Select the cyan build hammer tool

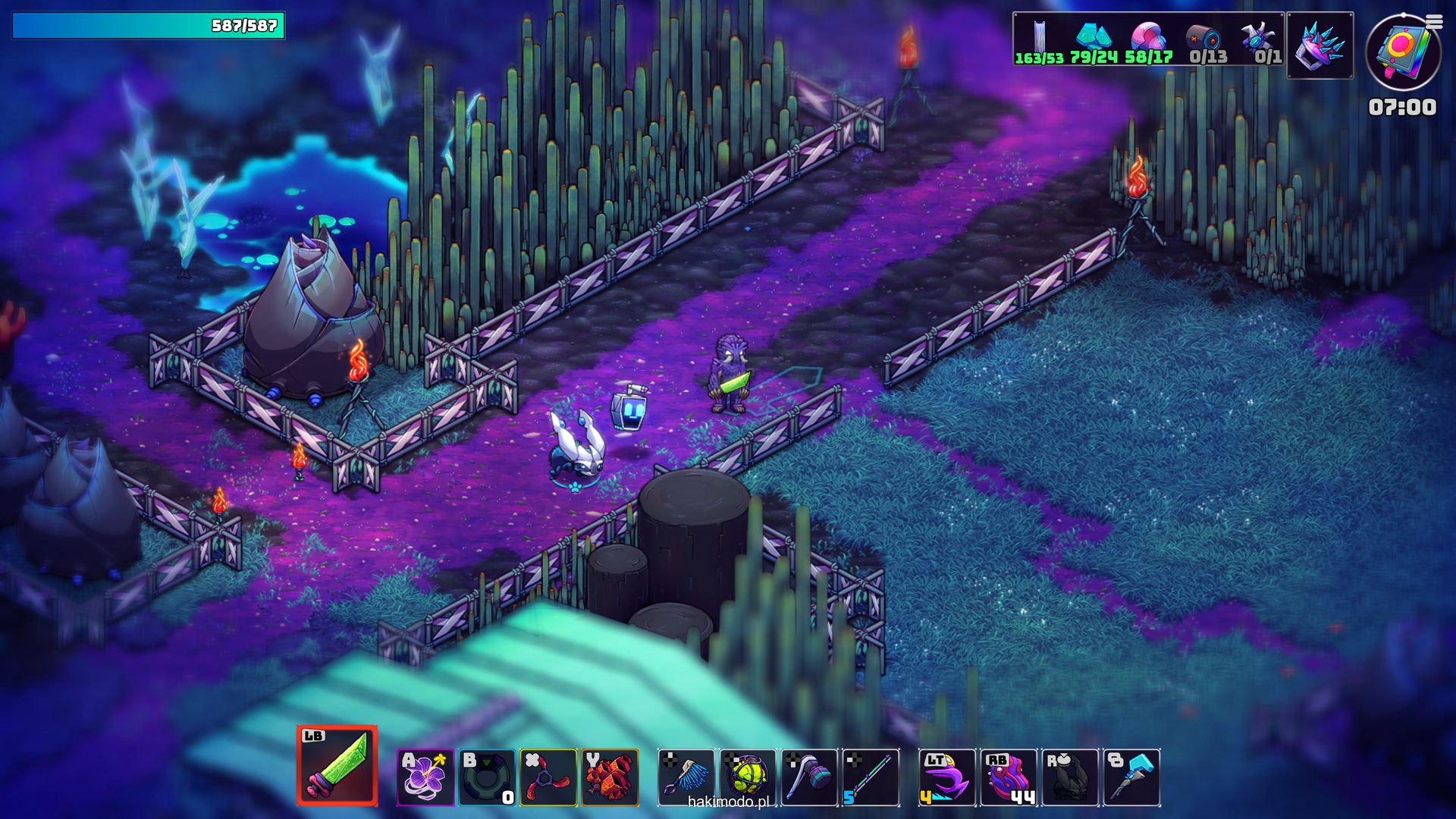pyautogui.click(x=1131, y=777)
